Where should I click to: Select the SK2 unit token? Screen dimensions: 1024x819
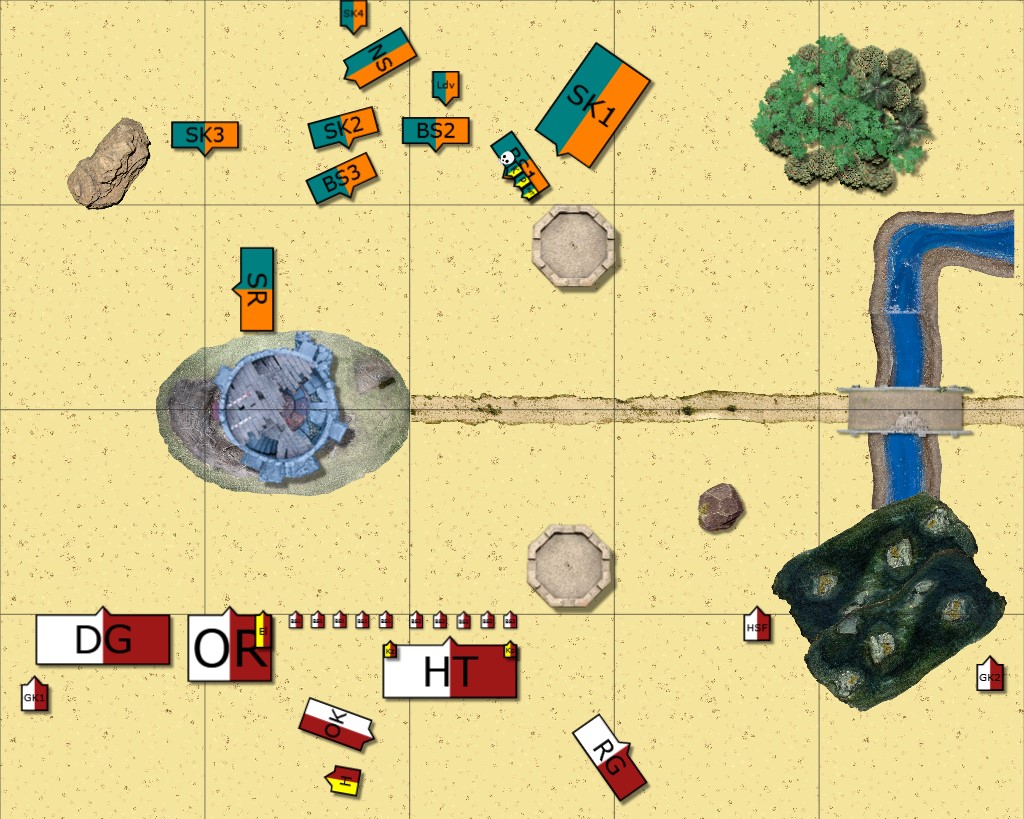tap(343, 127)
